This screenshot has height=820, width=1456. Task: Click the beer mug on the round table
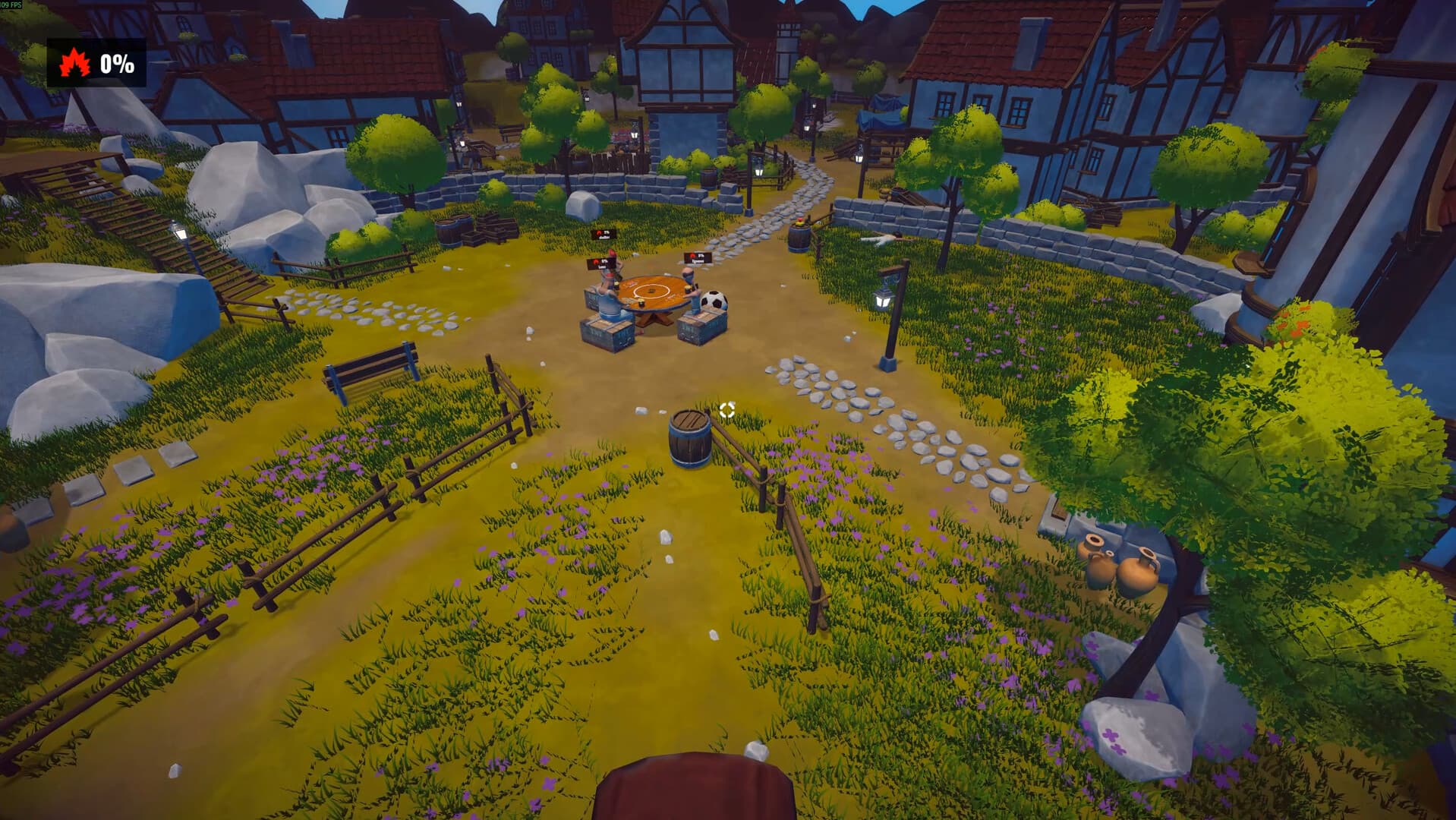641,302
